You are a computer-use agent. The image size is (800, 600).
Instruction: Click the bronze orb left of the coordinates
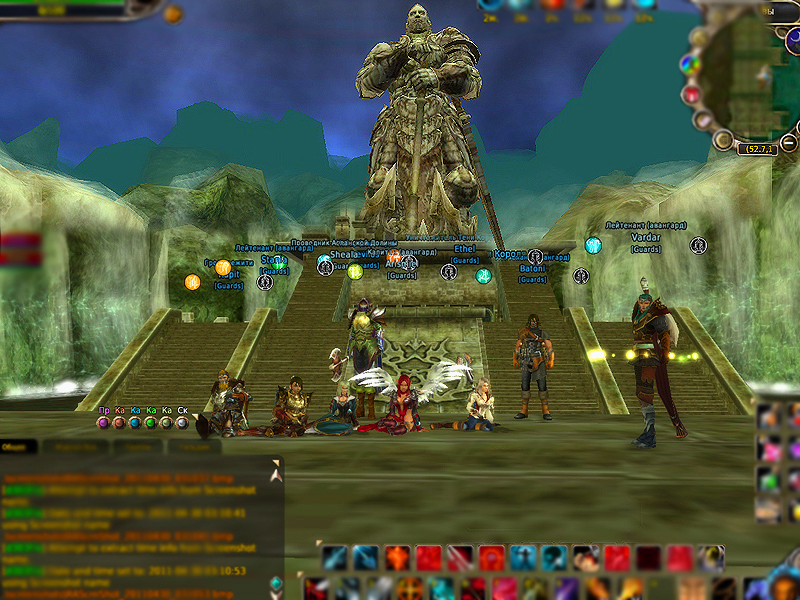coord(722,141)
